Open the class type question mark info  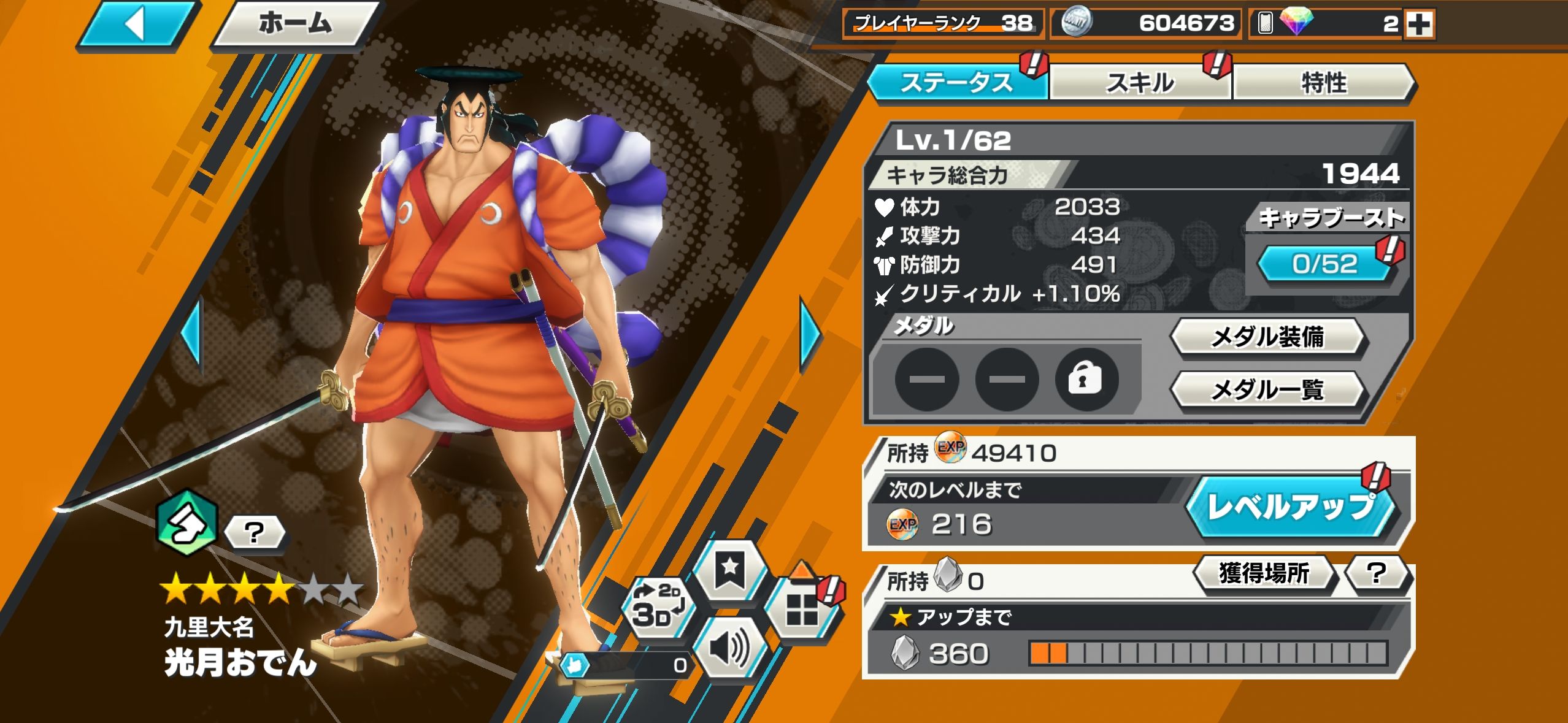click(254, 532)
